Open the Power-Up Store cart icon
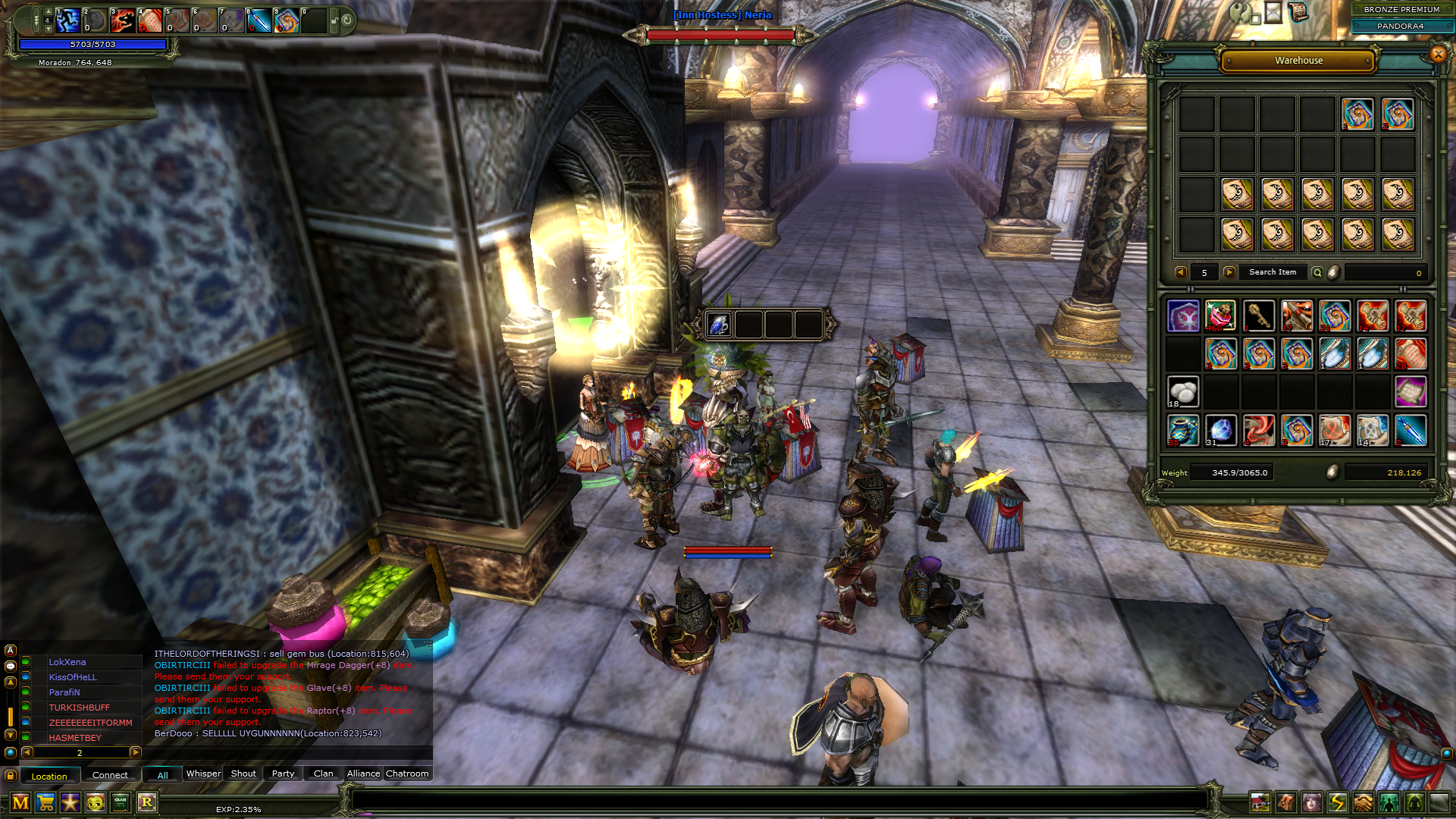This screenshot has width=1456, height=819. [46, 802]
